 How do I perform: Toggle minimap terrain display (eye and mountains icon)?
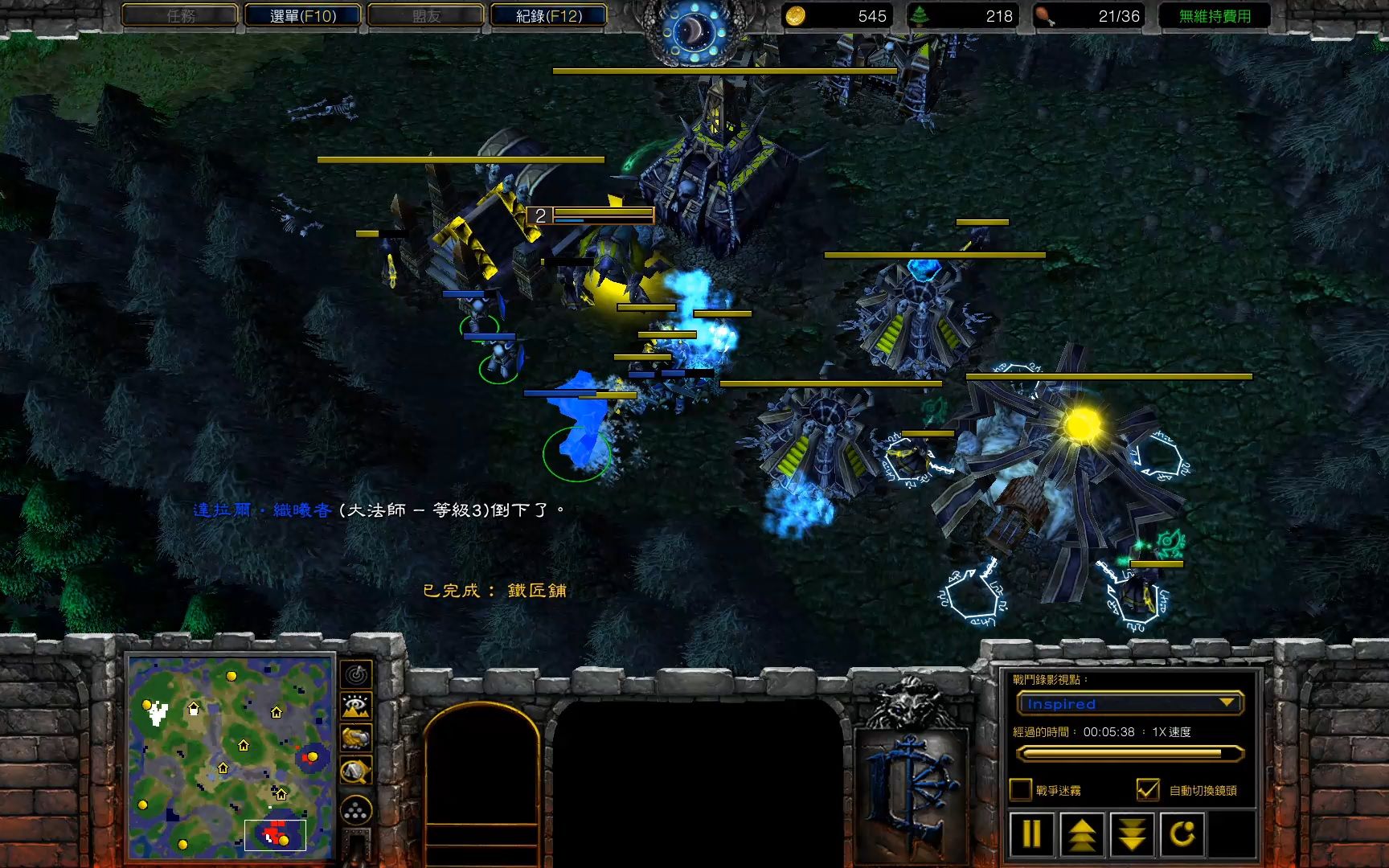pos(356,706)
